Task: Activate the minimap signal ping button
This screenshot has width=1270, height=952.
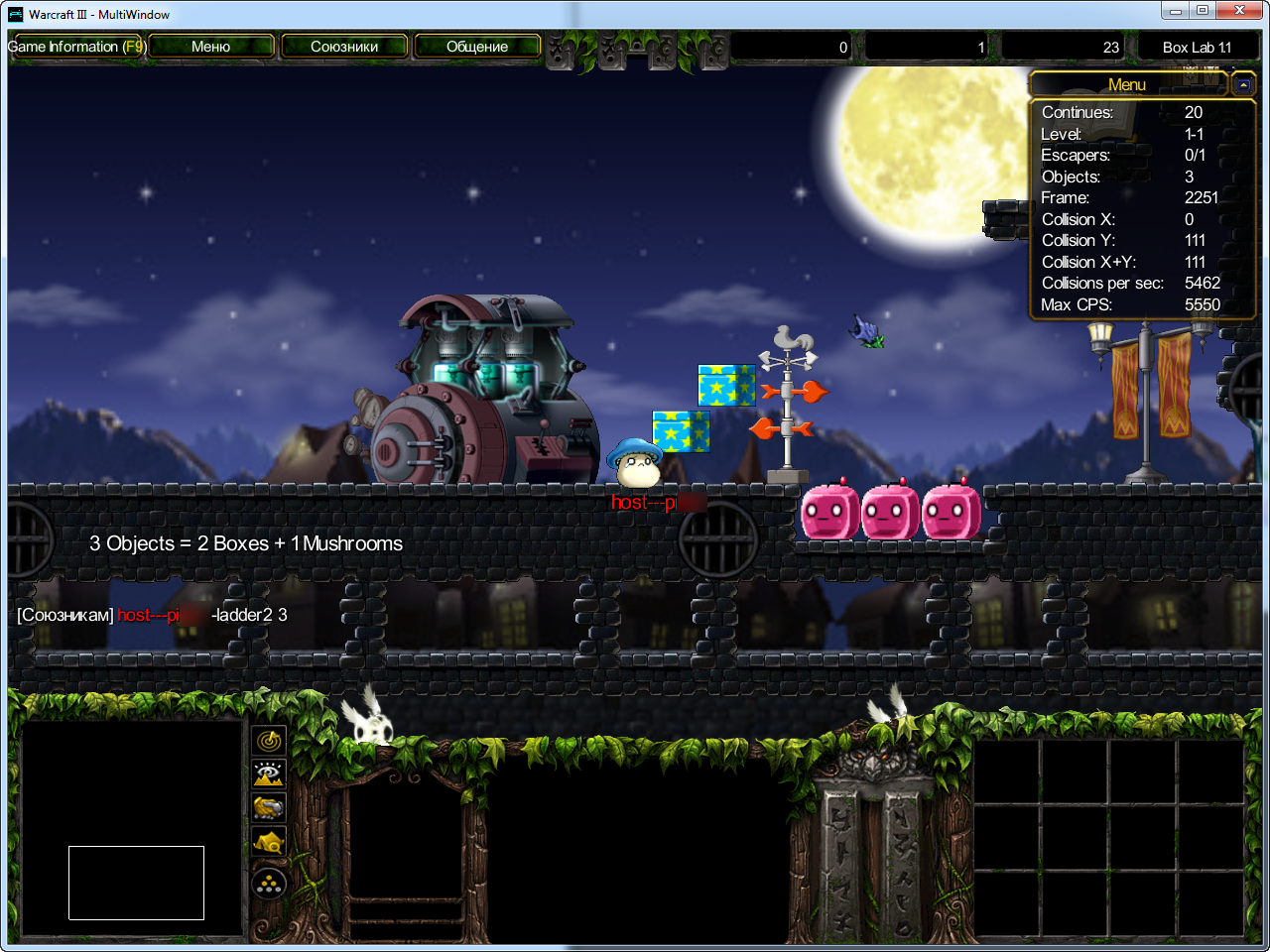Action: [x=269, y=740]
